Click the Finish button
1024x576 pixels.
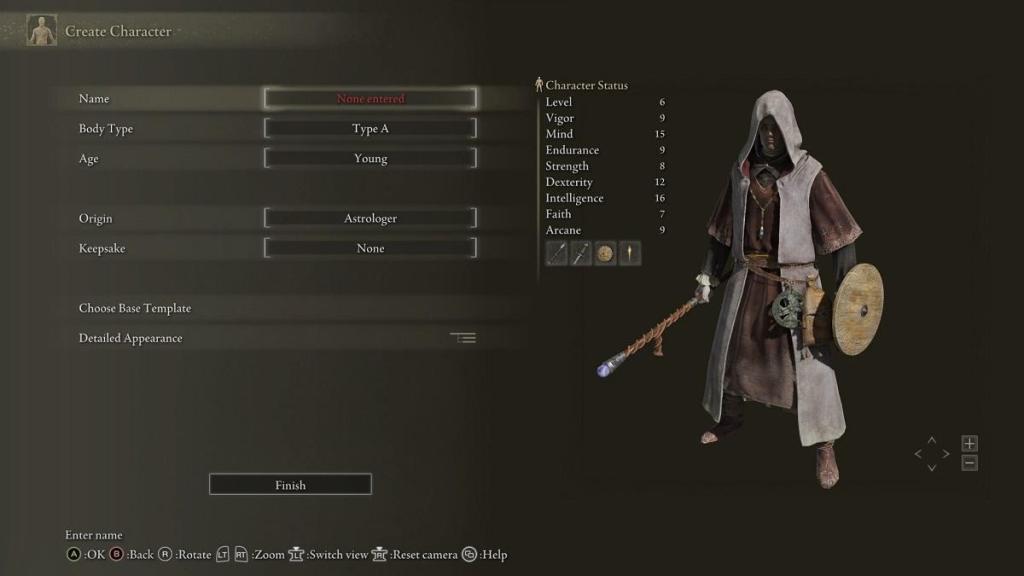click(x=290, y=485)
